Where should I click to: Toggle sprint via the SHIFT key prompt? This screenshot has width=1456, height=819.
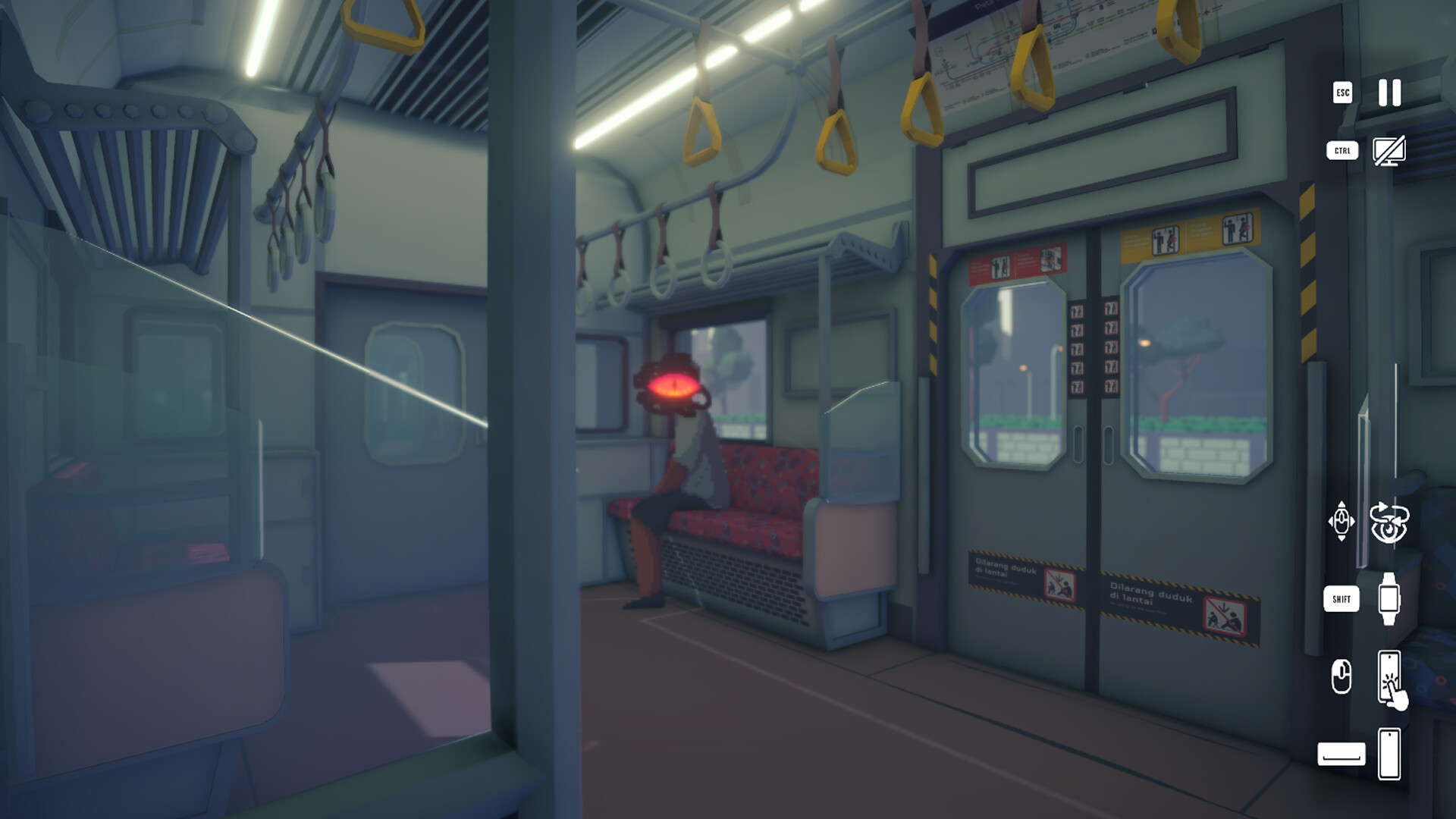pos(1342,599)
